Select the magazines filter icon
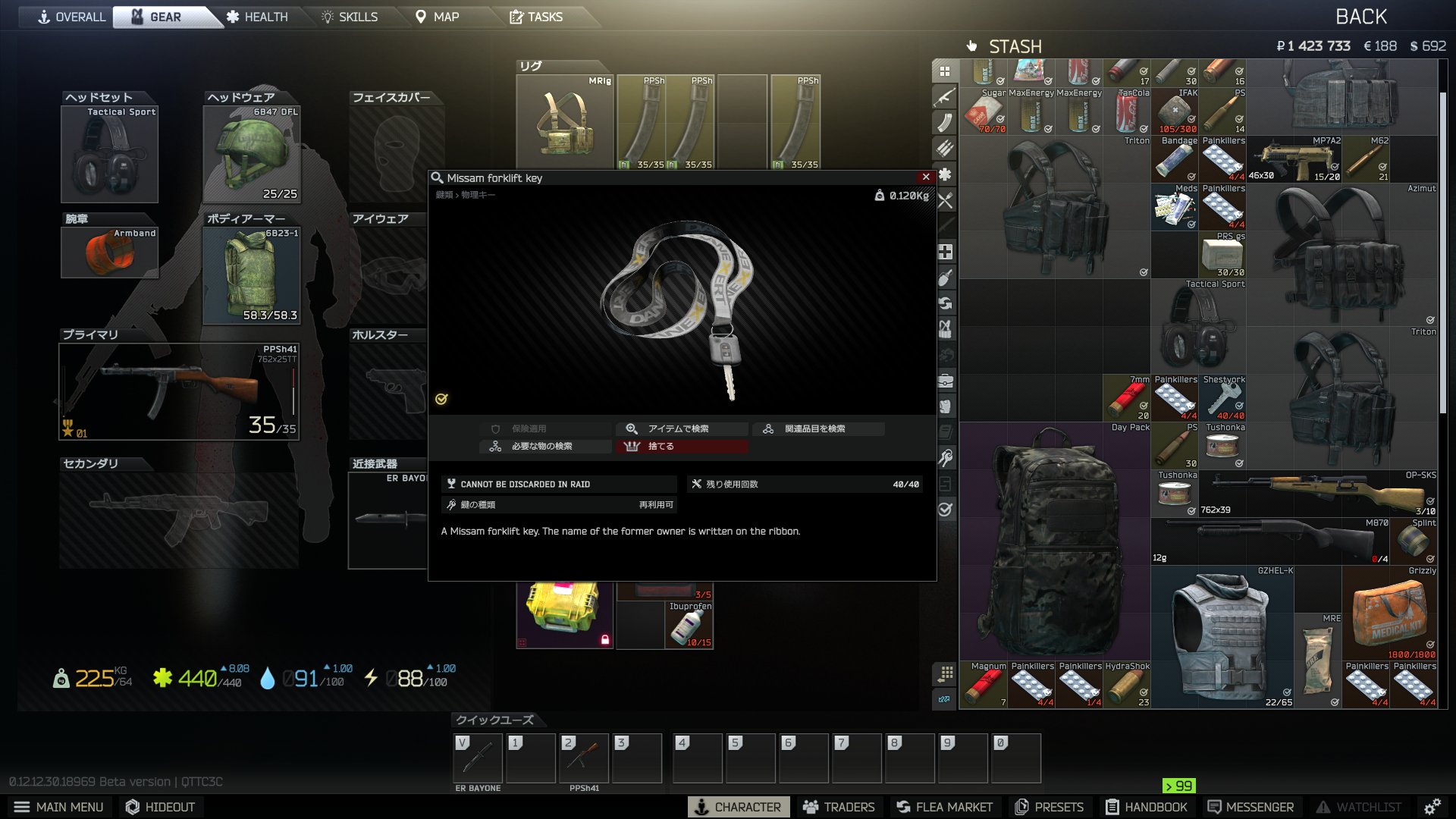Image resolution: width=1456 pixels, height=819 pixels. pyautogui.click(x=945, y=122)
